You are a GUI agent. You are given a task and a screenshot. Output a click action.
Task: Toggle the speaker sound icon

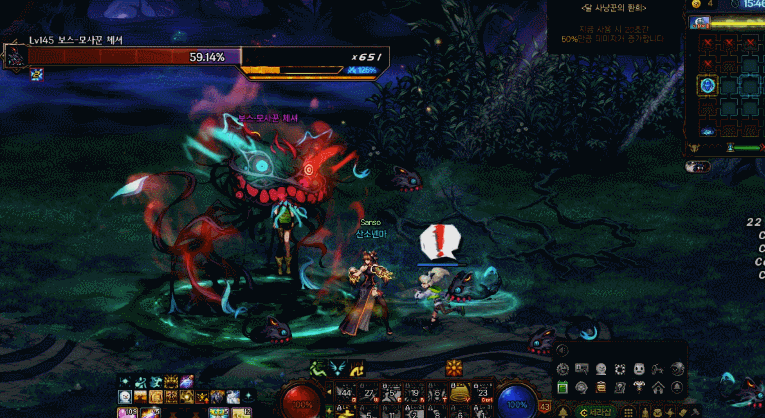point(563,349)
